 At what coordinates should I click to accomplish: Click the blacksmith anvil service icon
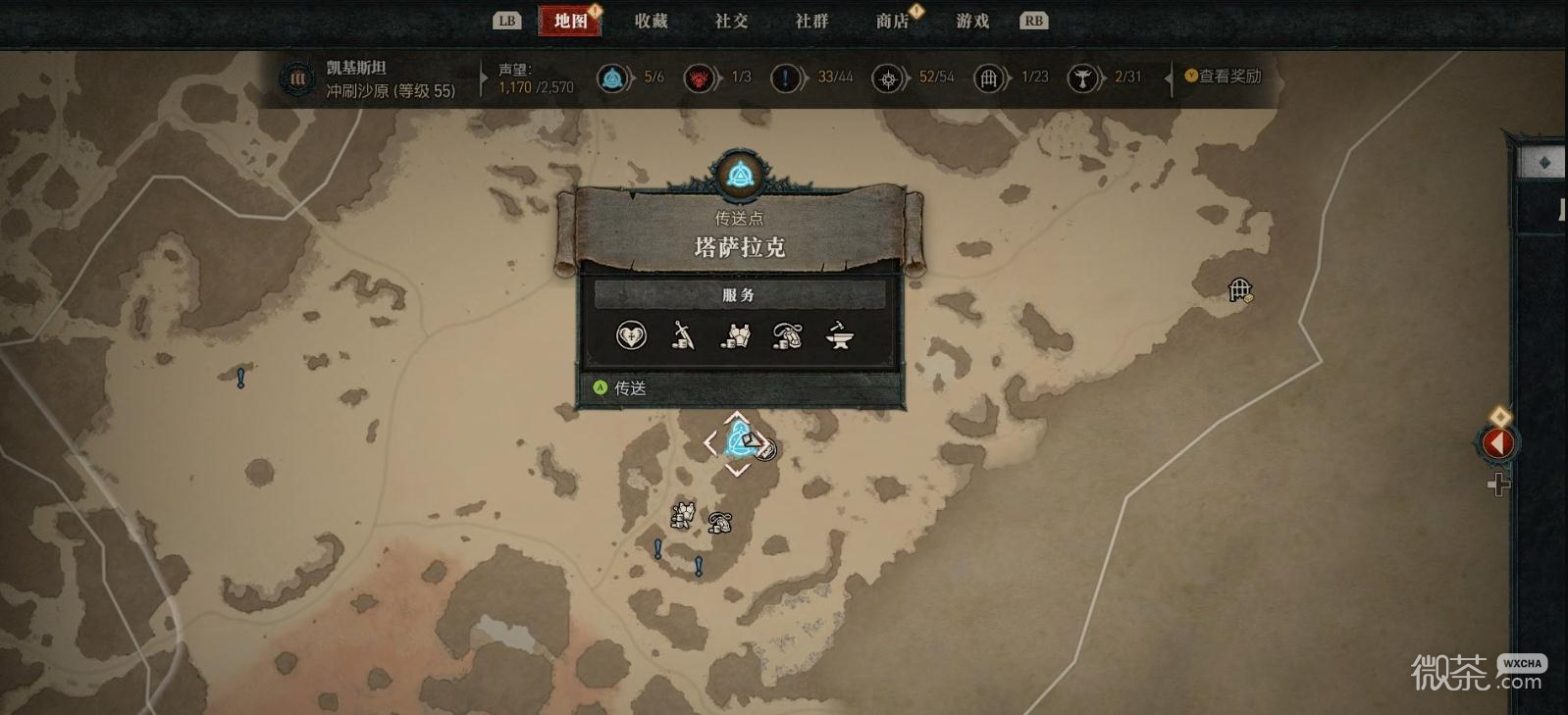pos(840,336)
